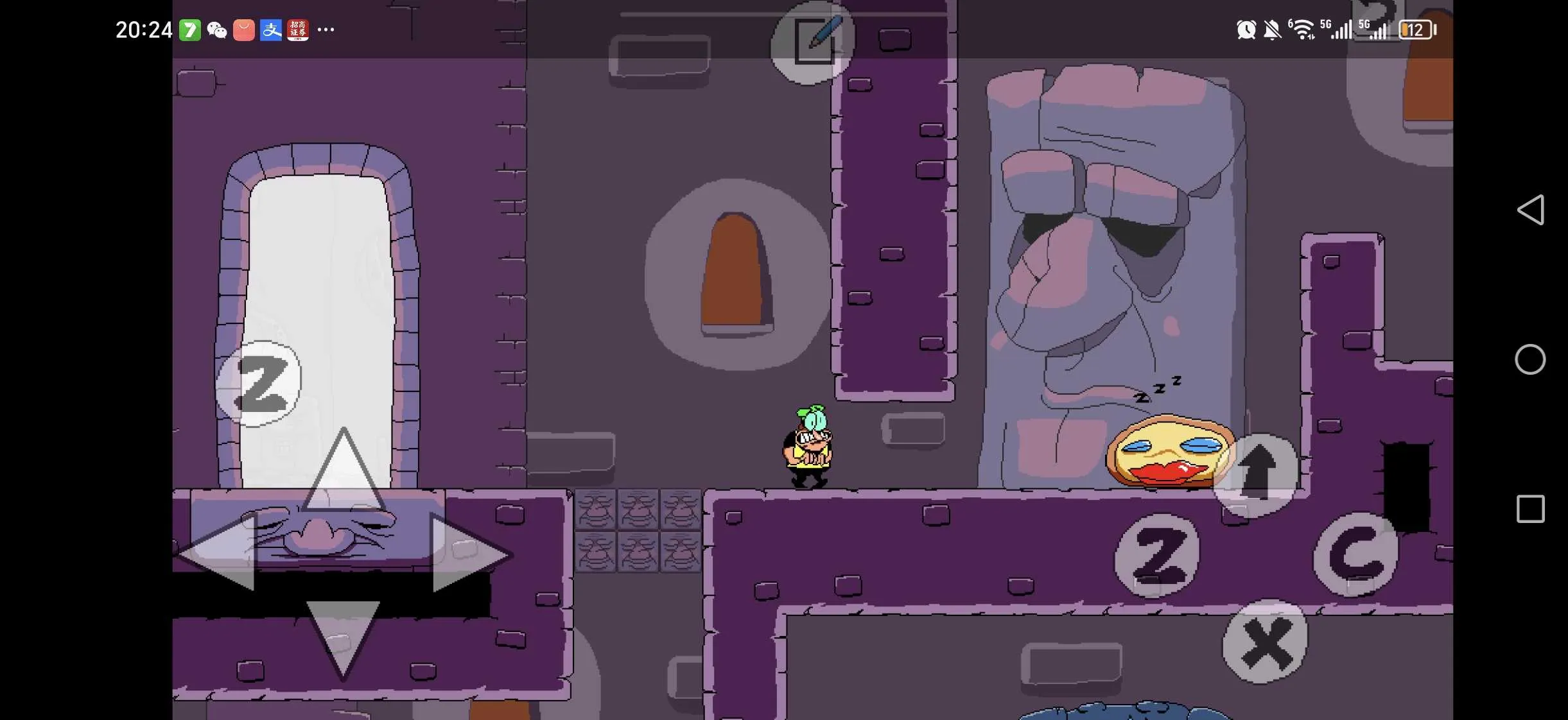Tap the Android home circle button

pyautogui.click(x=1530, y=359)
